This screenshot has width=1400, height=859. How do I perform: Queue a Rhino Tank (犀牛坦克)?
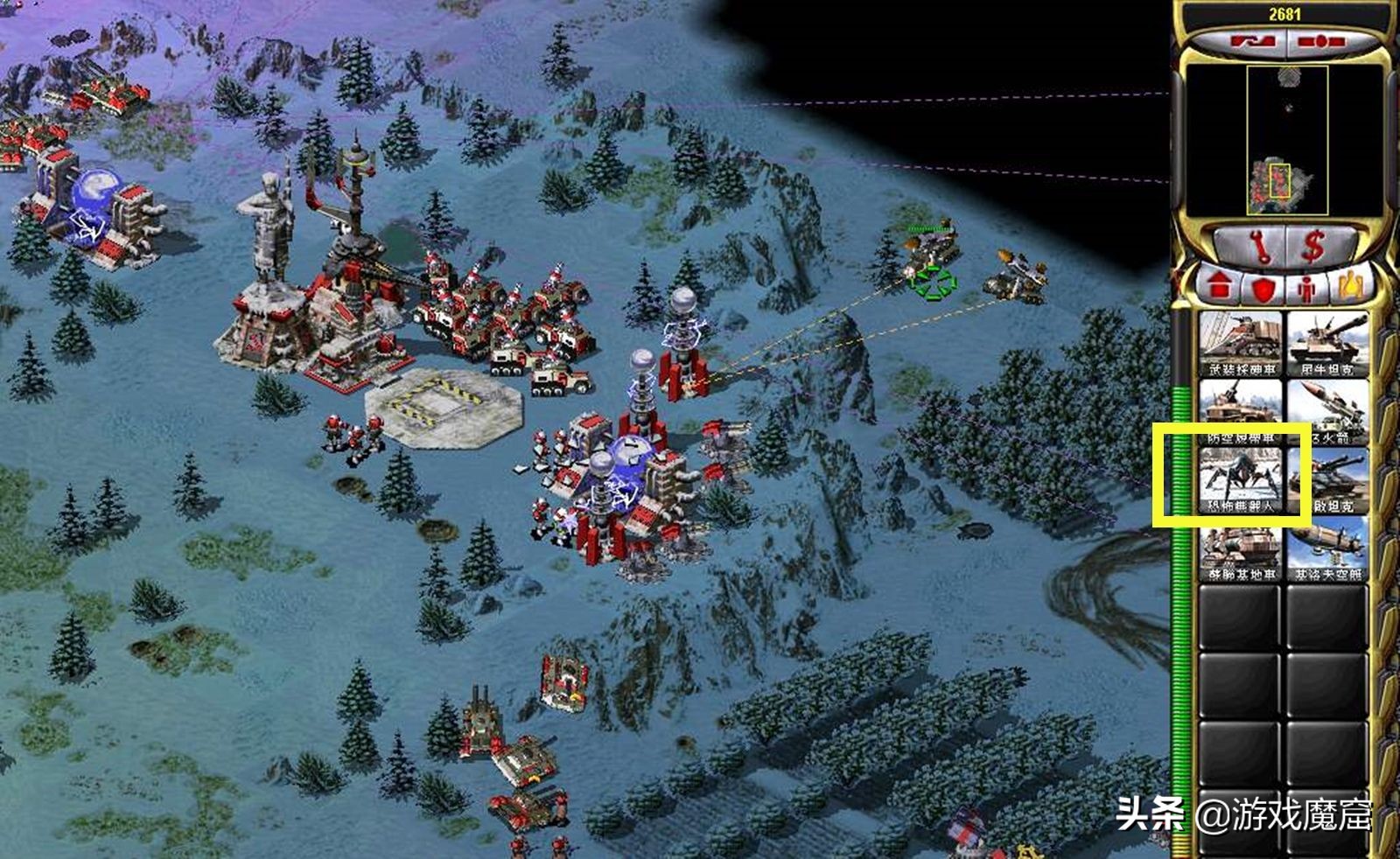click(1326, 344)
